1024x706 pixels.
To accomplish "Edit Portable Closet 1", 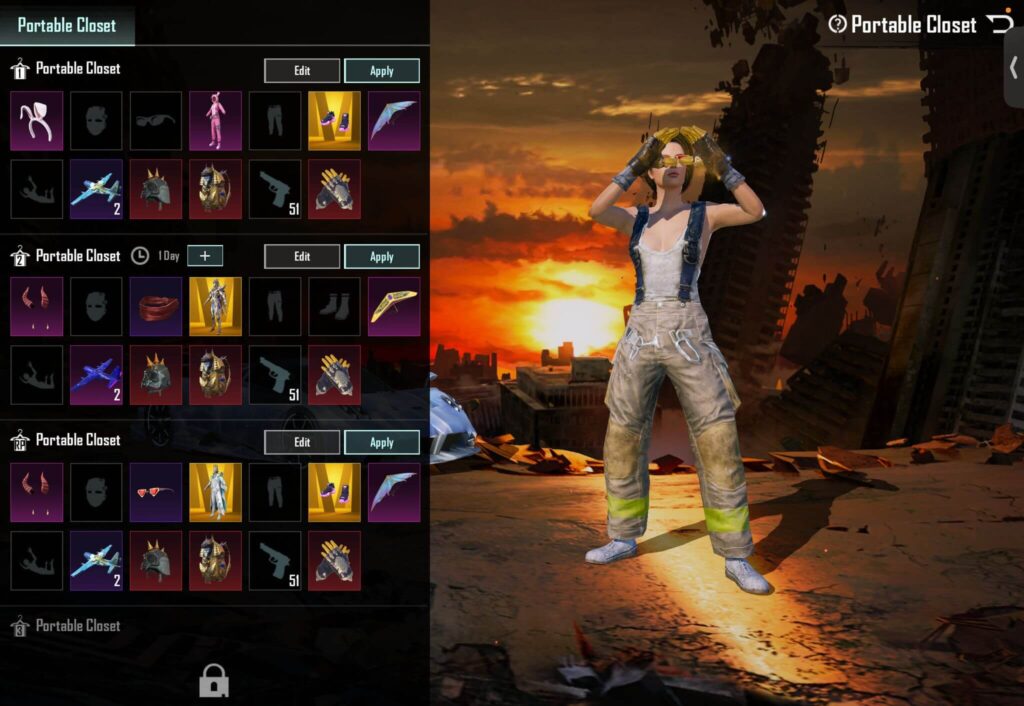I will coord(302,71).
